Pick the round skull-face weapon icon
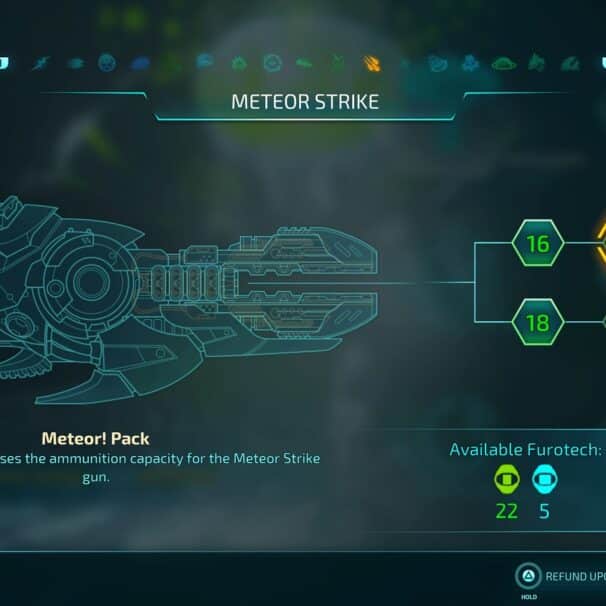The width and height of the screenshot is (606, 606). pyautogui.click(x=107, y=63)
